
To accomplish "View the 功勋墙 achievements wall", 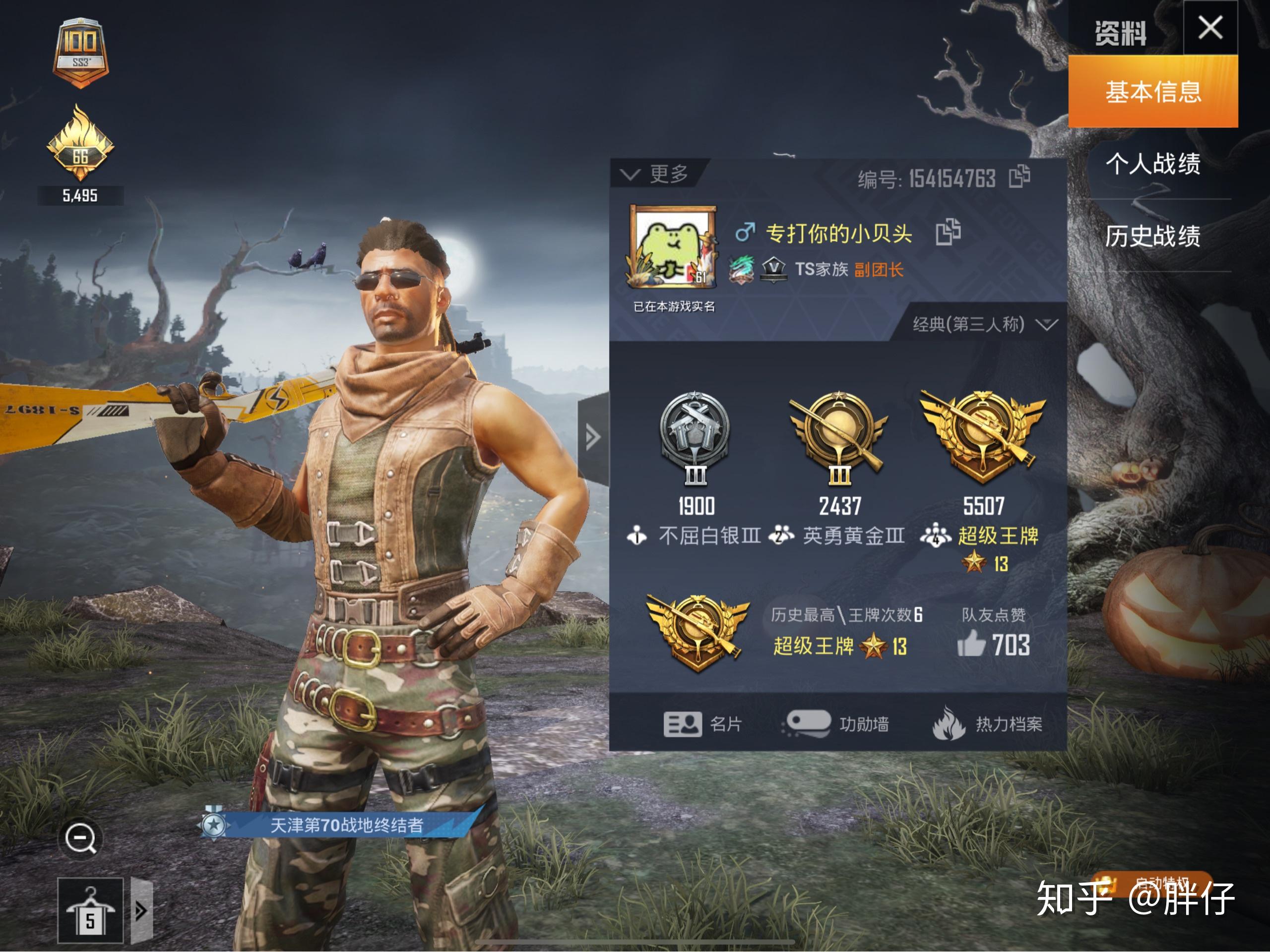I will tap(836, 724).
